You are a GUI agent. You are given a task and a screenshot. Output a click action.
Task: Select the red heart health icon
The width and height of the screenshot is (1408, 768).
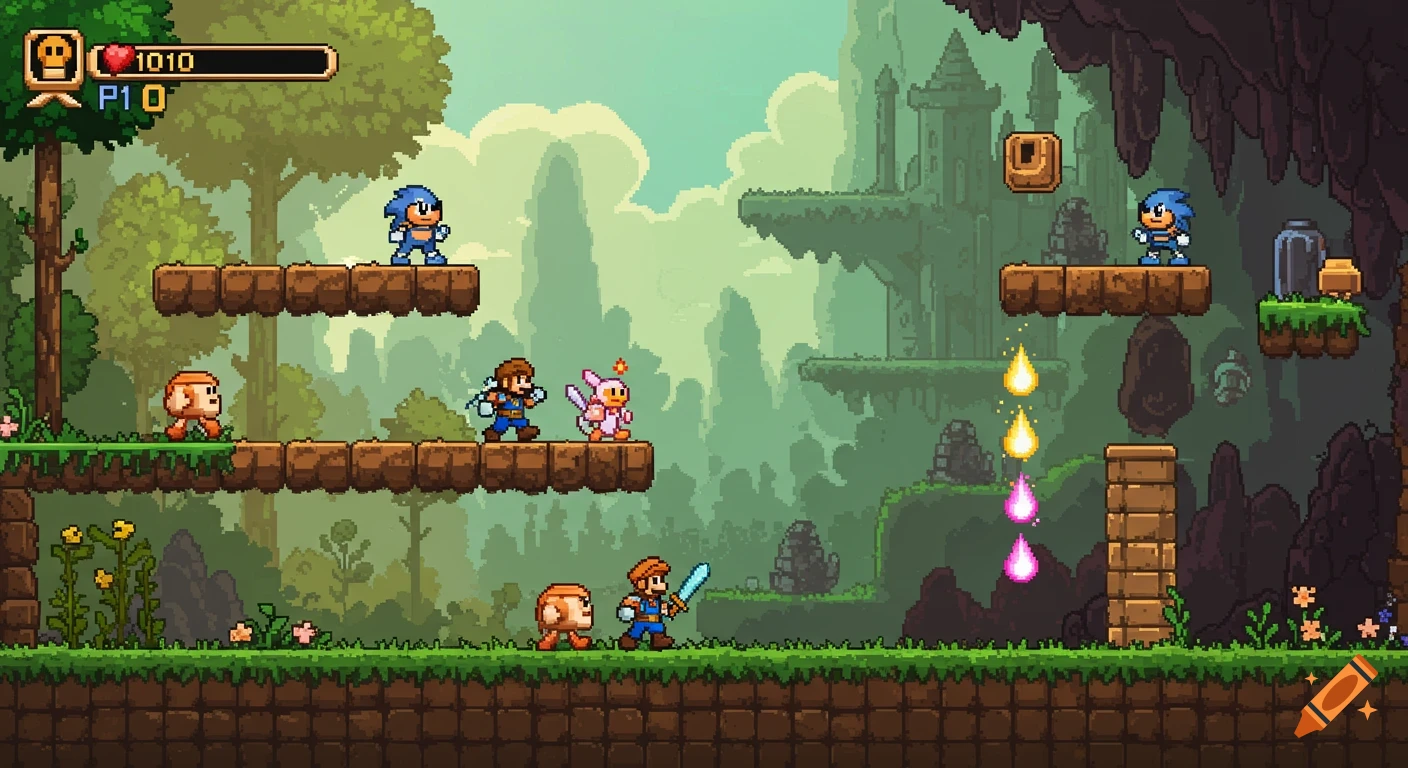point(118,58)
